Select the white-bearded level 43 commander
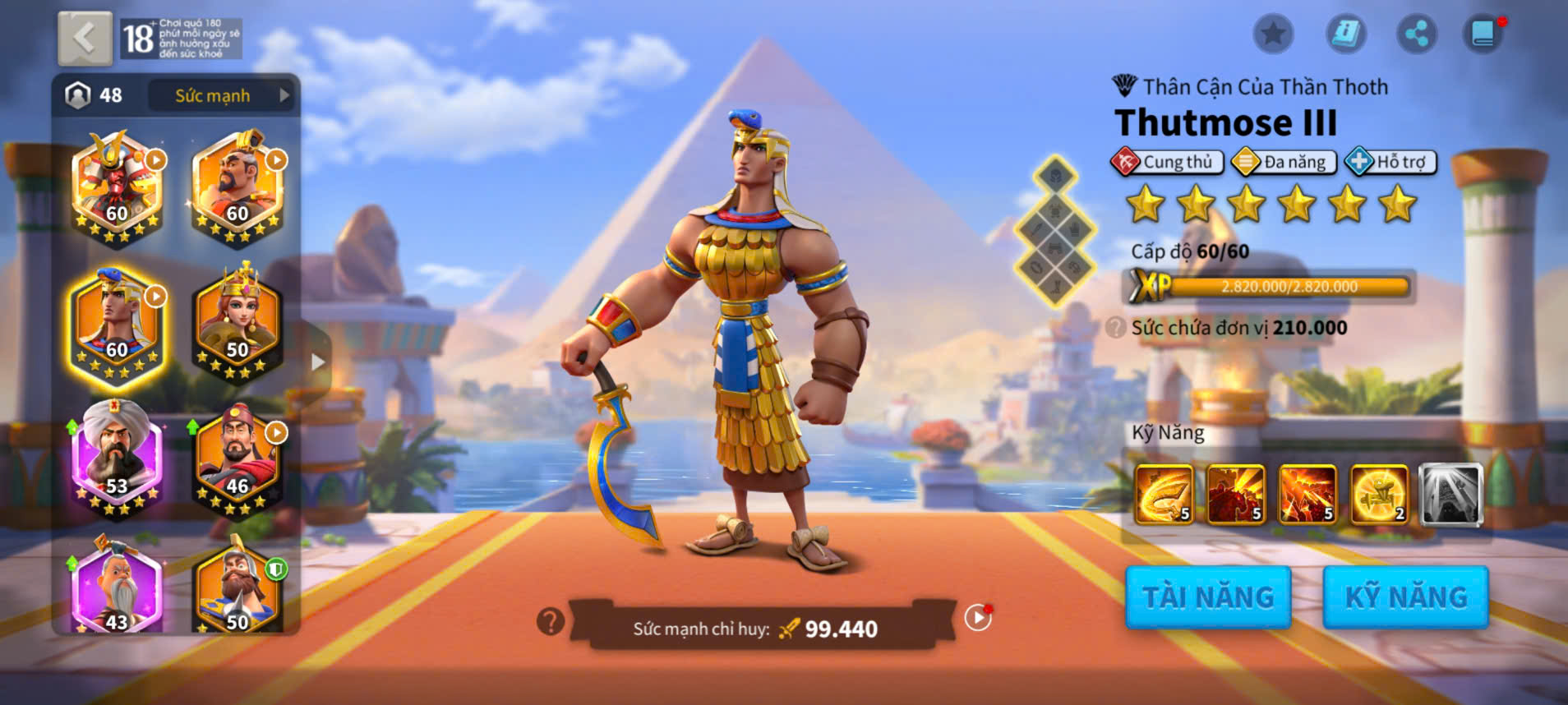The image size is (1568, 705). (117, 590)
